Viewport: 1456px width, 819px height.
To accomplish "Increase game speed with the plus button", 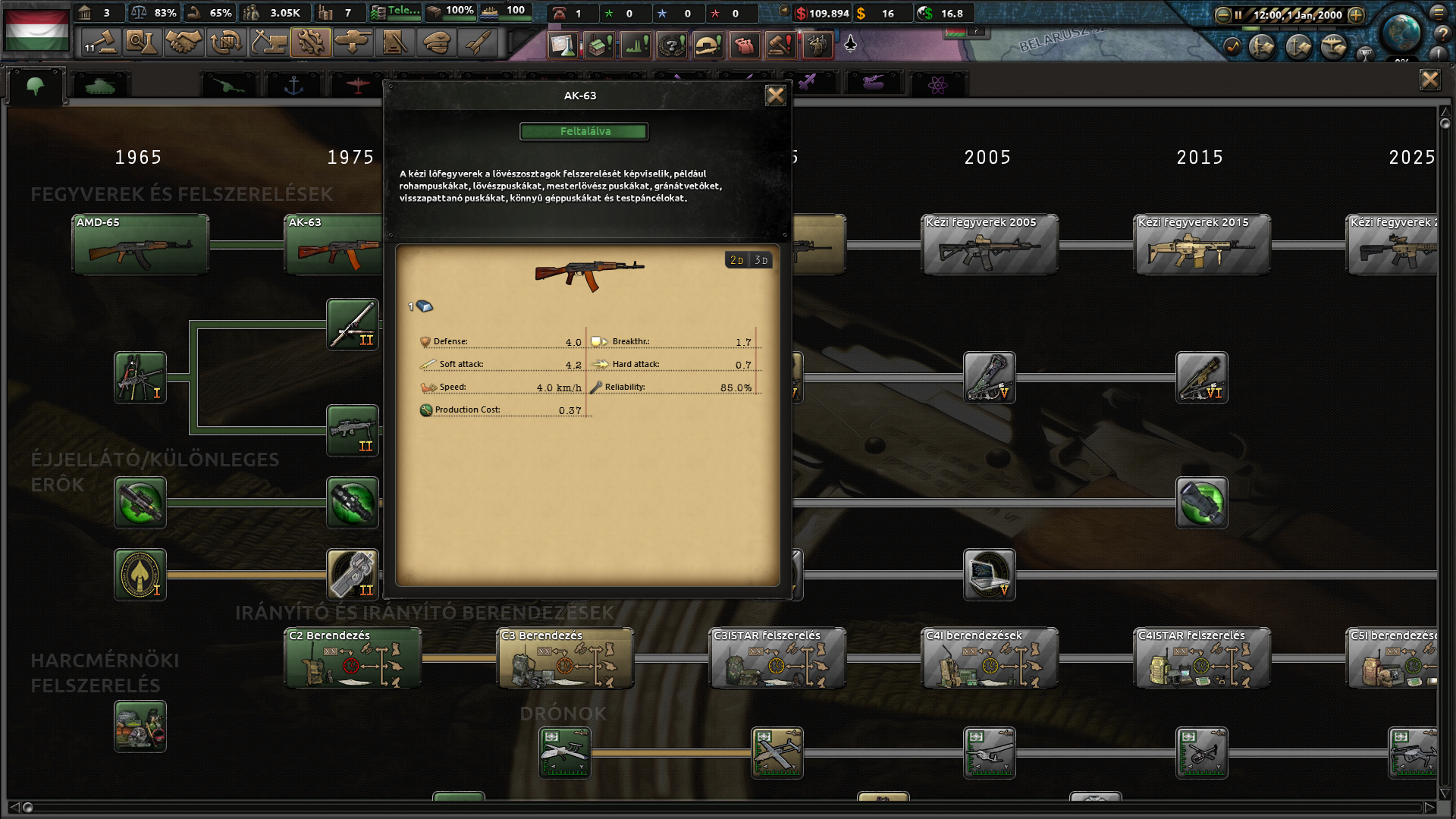I will pos(1356,14).
